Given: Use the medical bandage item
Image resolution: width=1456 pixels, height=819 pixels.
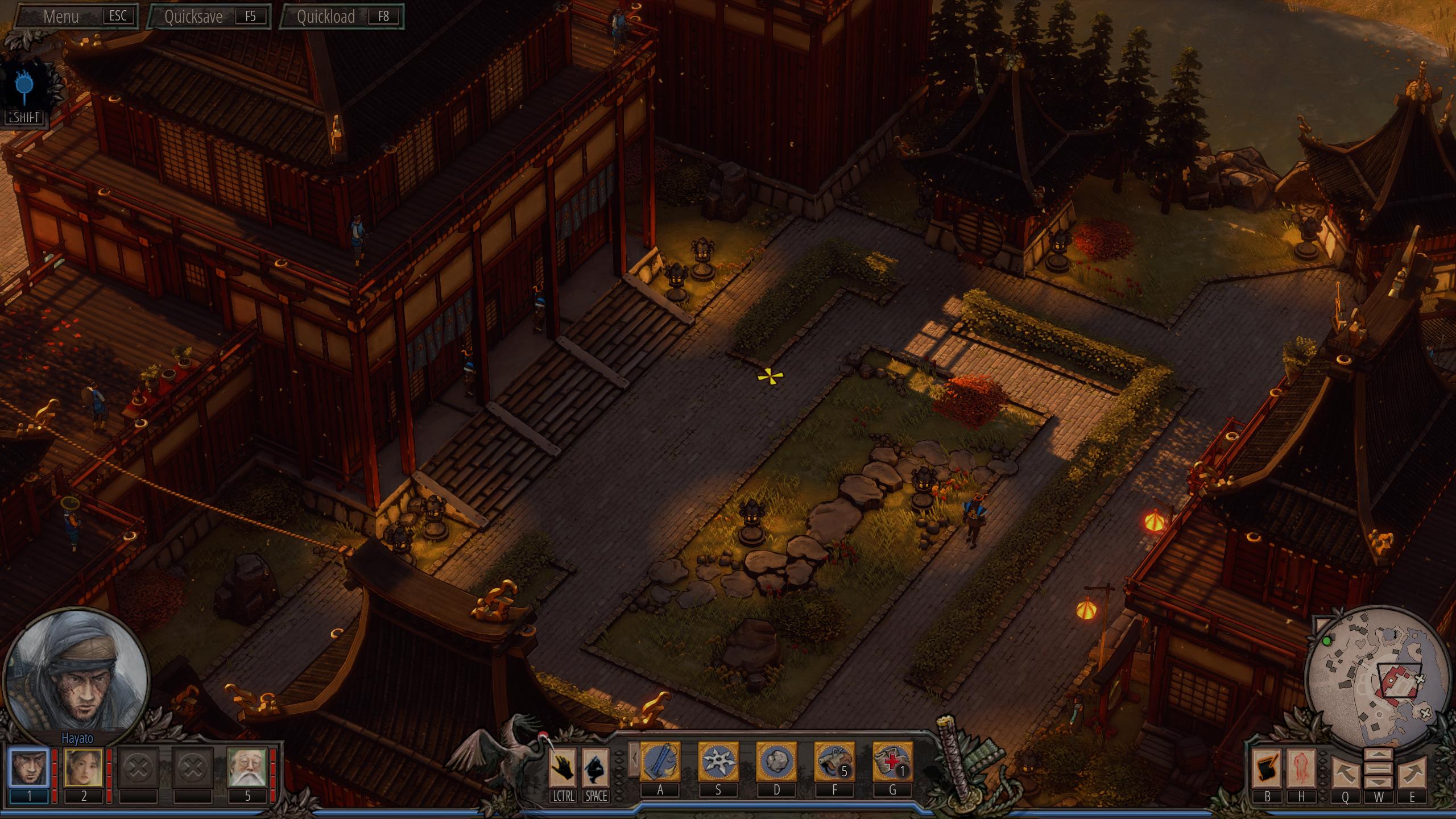Looking at the screenshot, I should (892, 762).
